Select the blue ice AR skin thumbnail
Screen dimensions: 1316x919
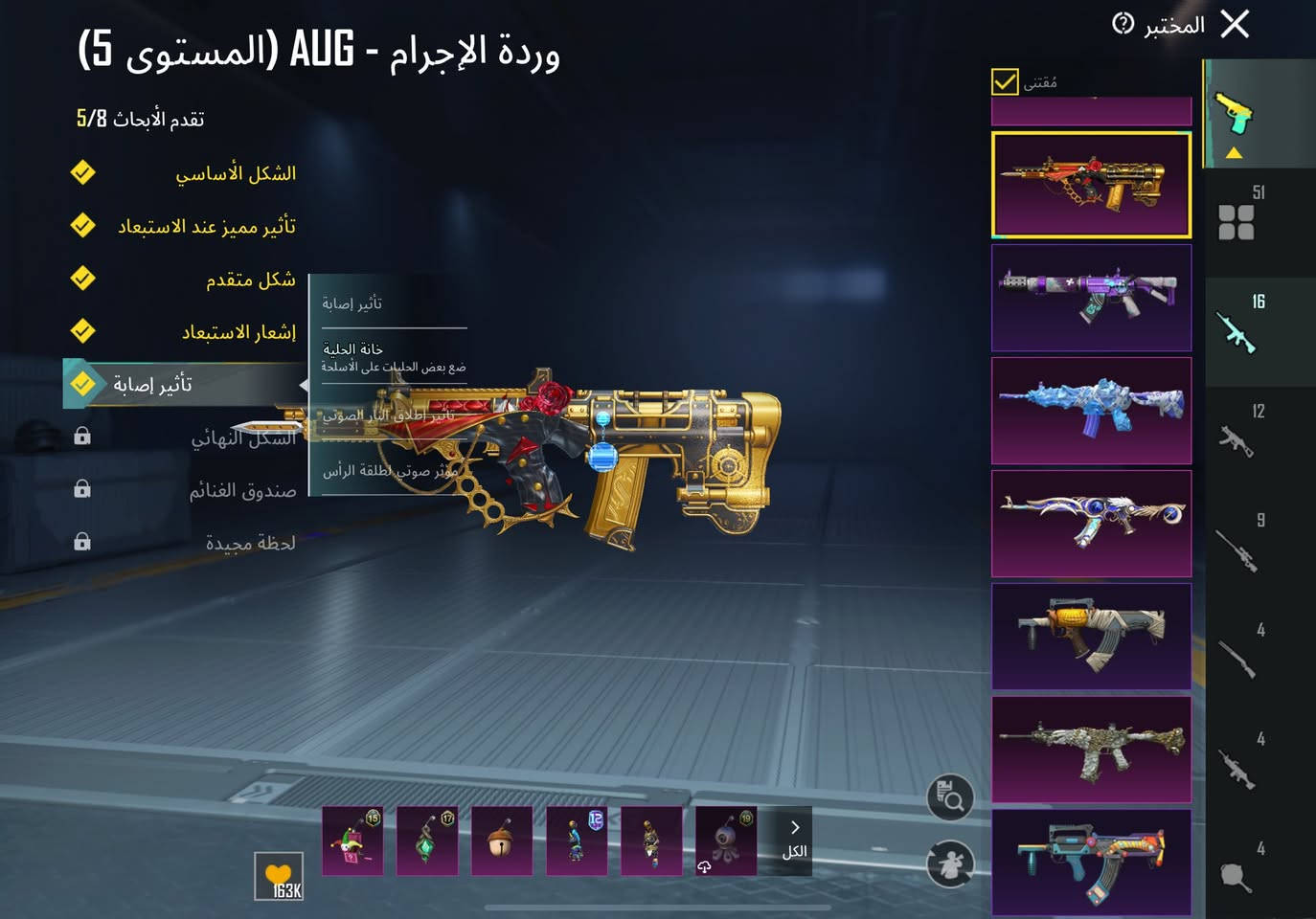[1091, 411]
